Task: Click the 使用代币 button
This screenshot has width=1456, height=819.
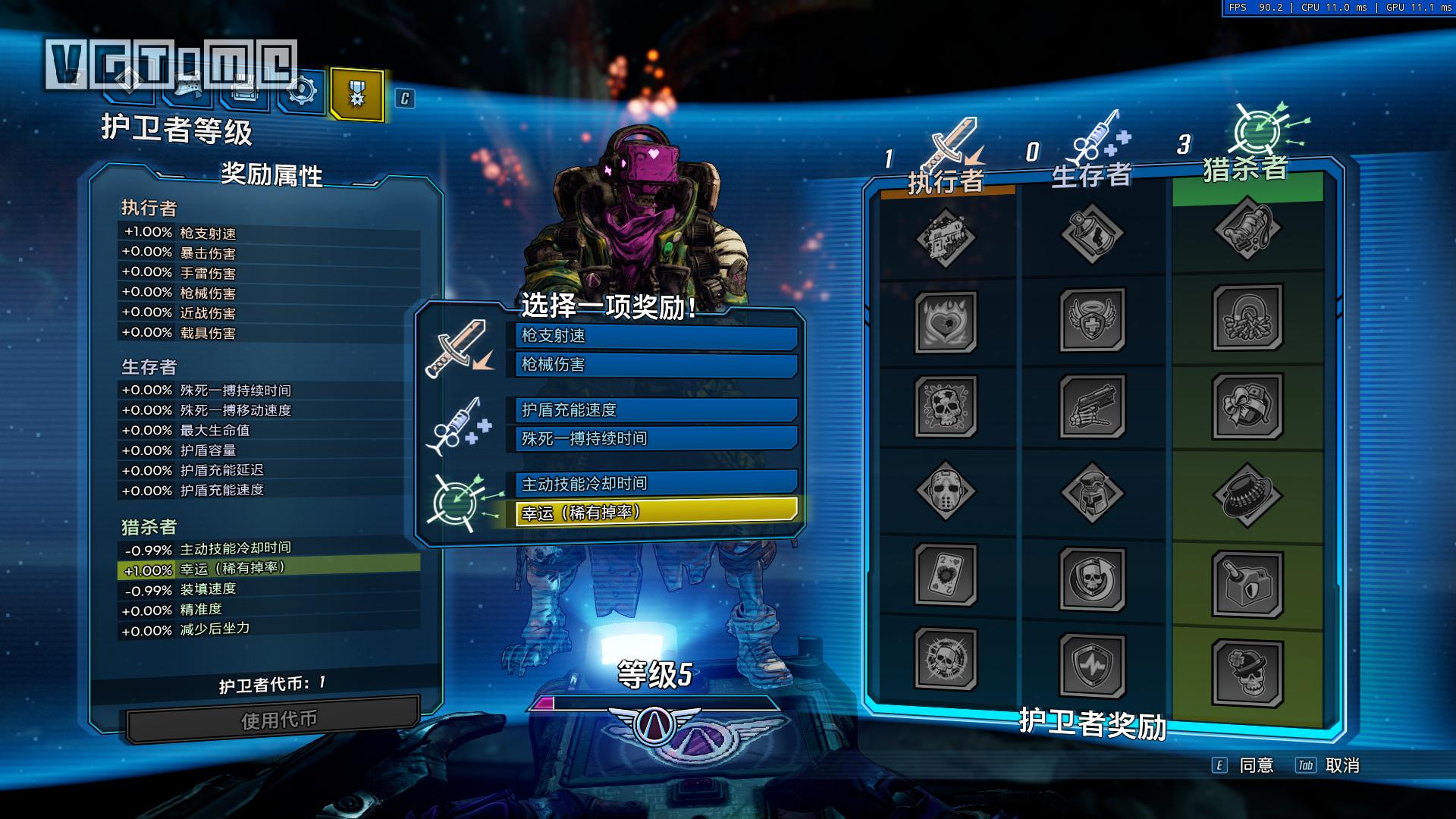Action: click(275, 719)
